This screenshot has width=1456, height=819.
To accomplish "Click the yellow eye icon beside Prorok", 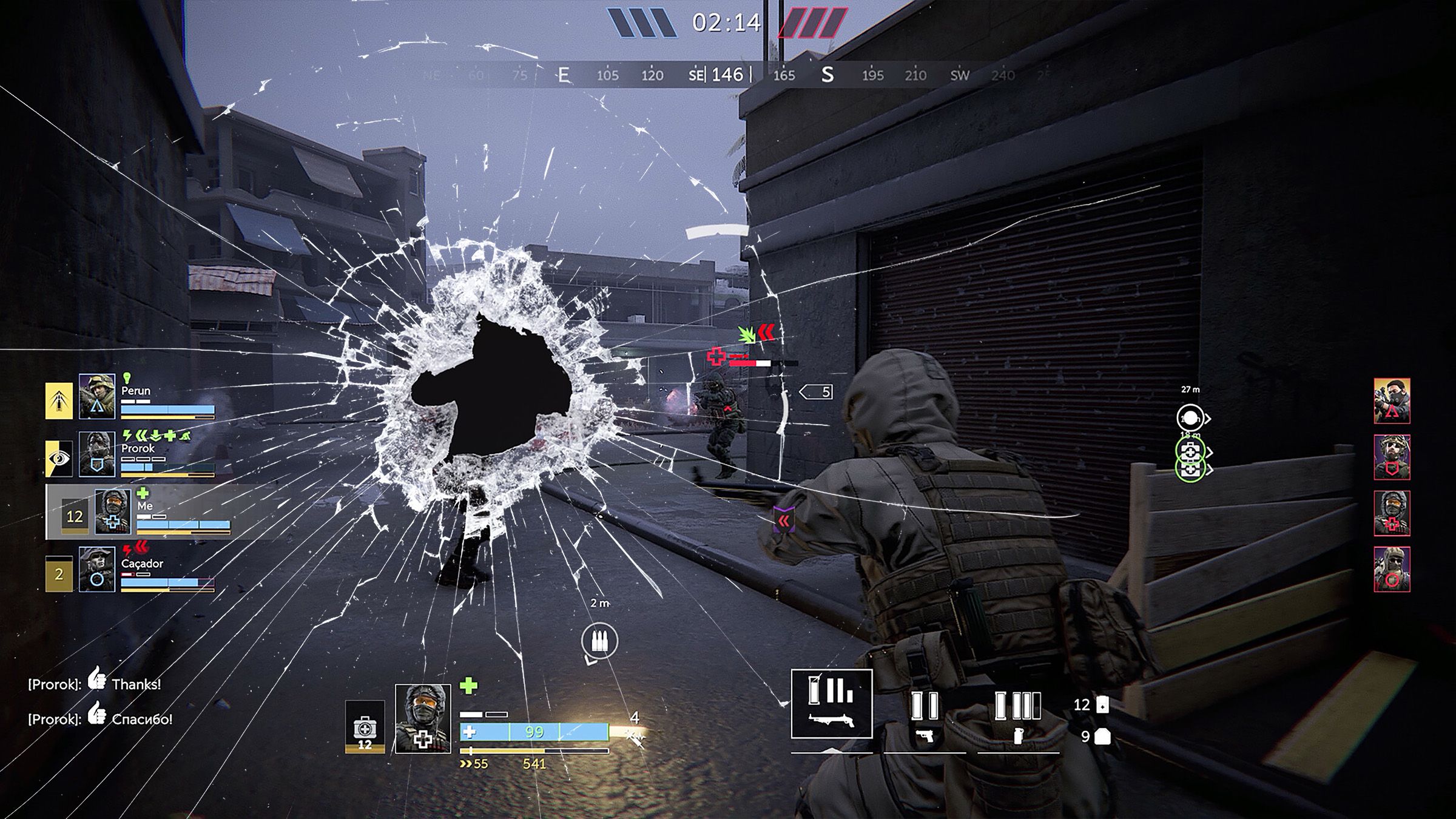I will [59, 458].
